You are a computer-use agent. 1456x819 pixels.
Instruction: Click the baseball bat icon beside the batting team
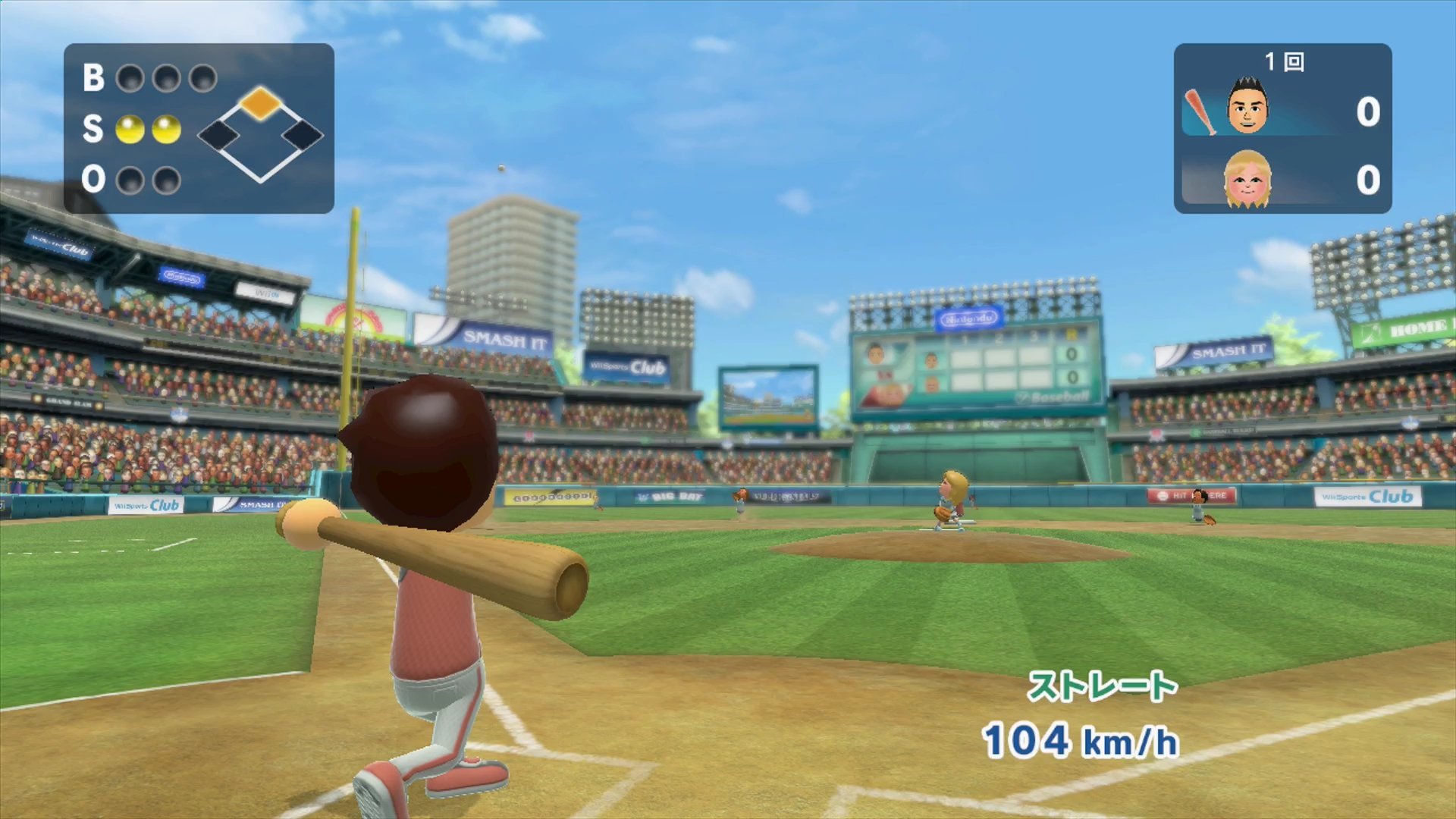coord(1200,111)
